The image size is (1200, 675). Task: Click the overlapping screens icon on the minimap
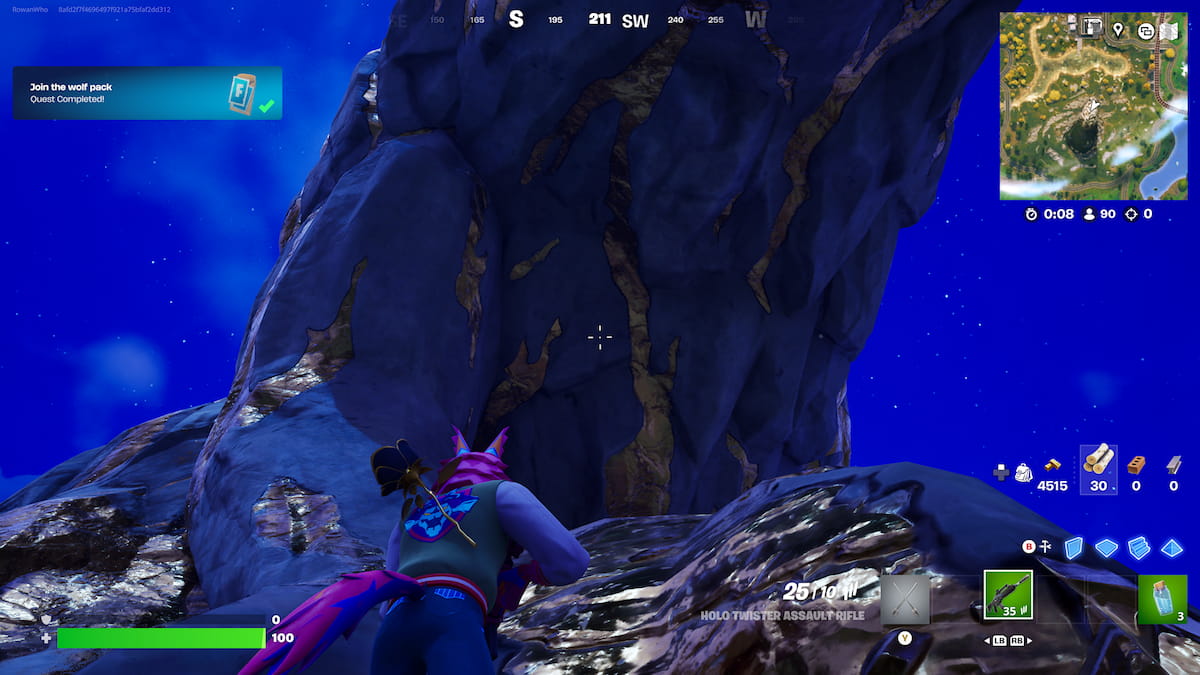(1145, 30)
